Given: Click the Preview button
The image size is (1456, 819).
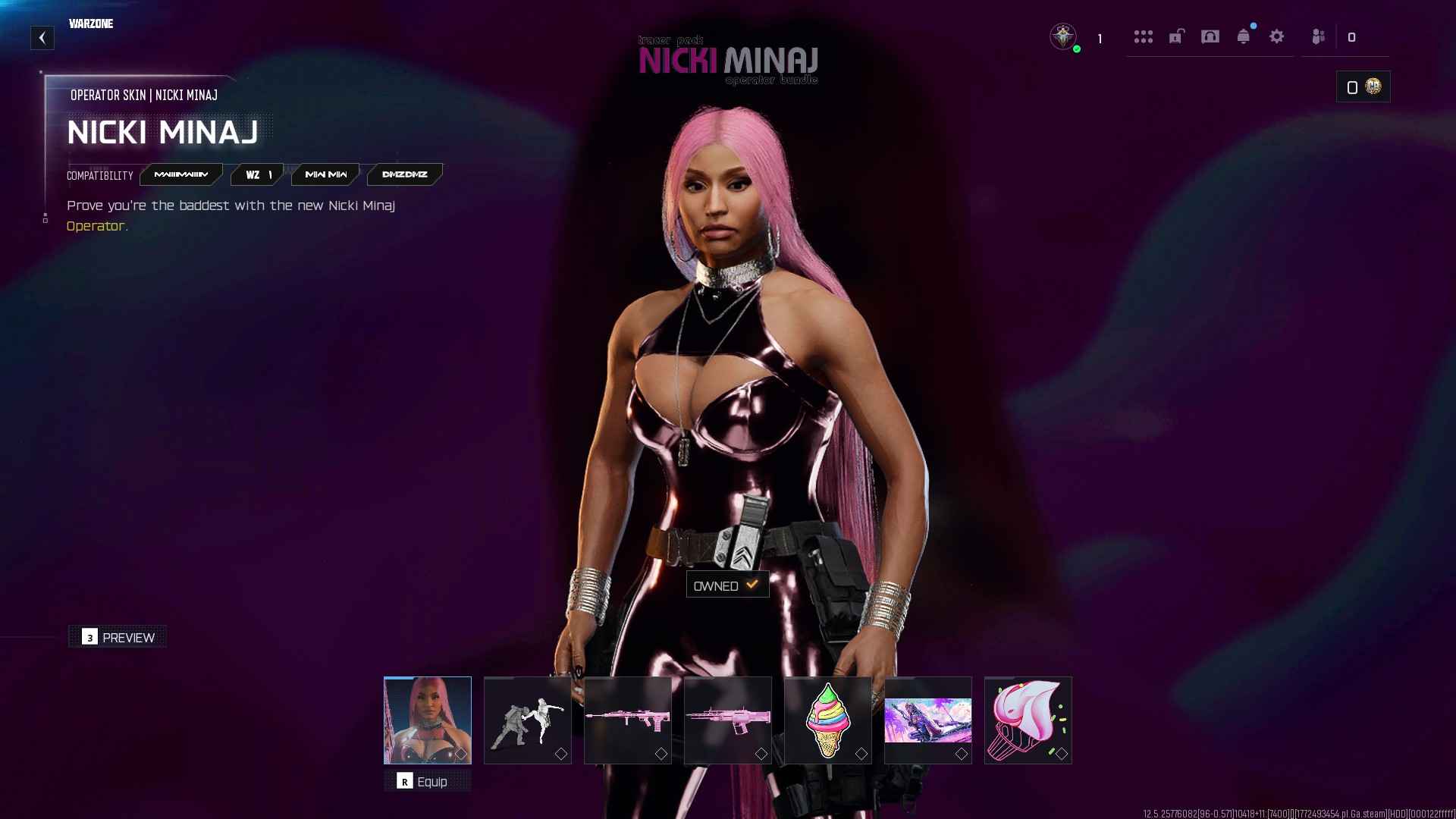Looking at the screenshot, I should coord(117,637).
